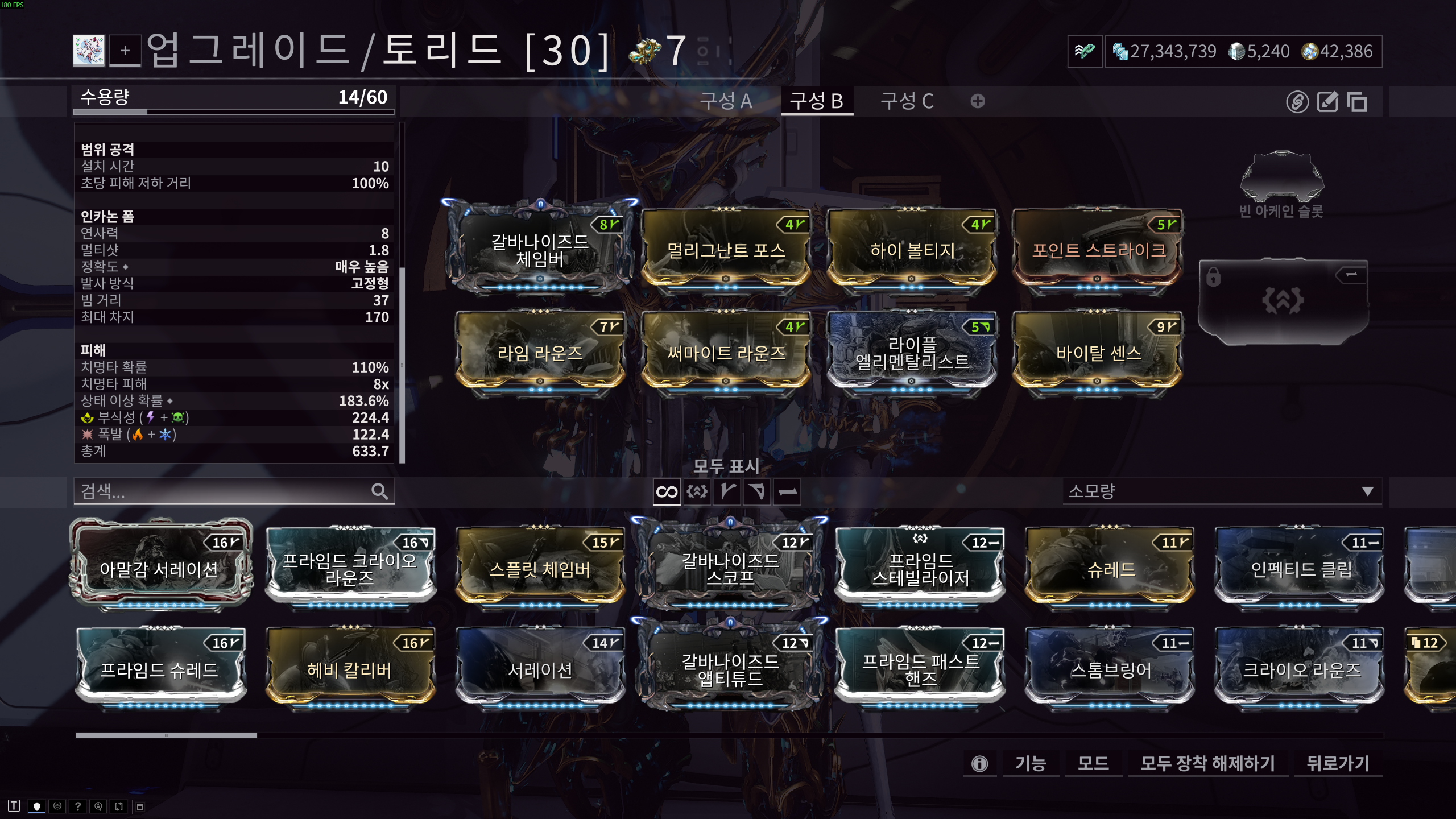Pick the 프라임드 슈레드 mod card

tap(160, 669)
